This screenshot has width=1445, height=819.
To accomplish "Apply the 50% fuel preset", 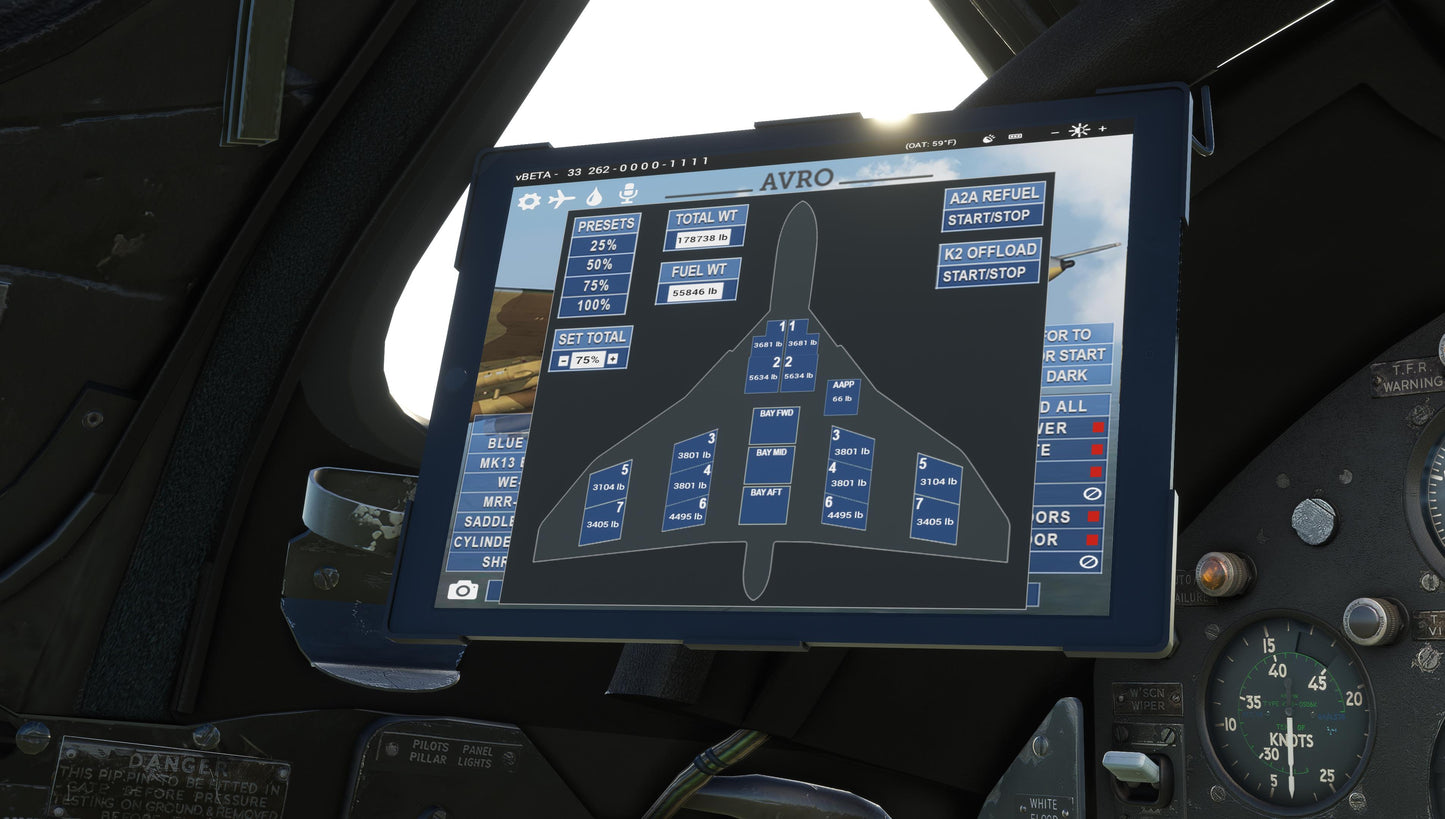I will (x=600, y=265).
